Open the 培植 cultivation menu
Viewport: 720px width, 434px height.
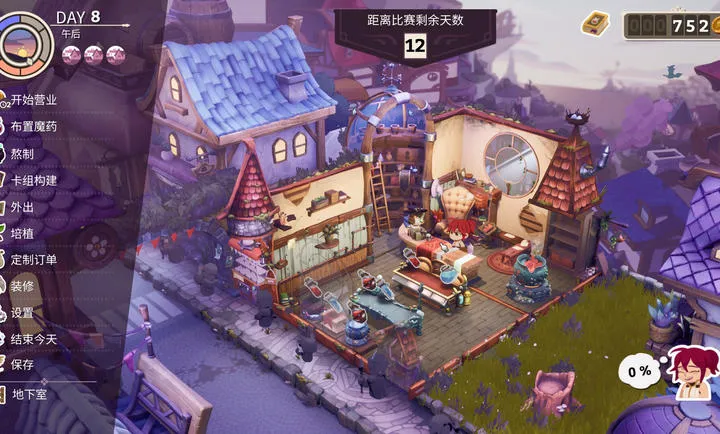(22, 233)
